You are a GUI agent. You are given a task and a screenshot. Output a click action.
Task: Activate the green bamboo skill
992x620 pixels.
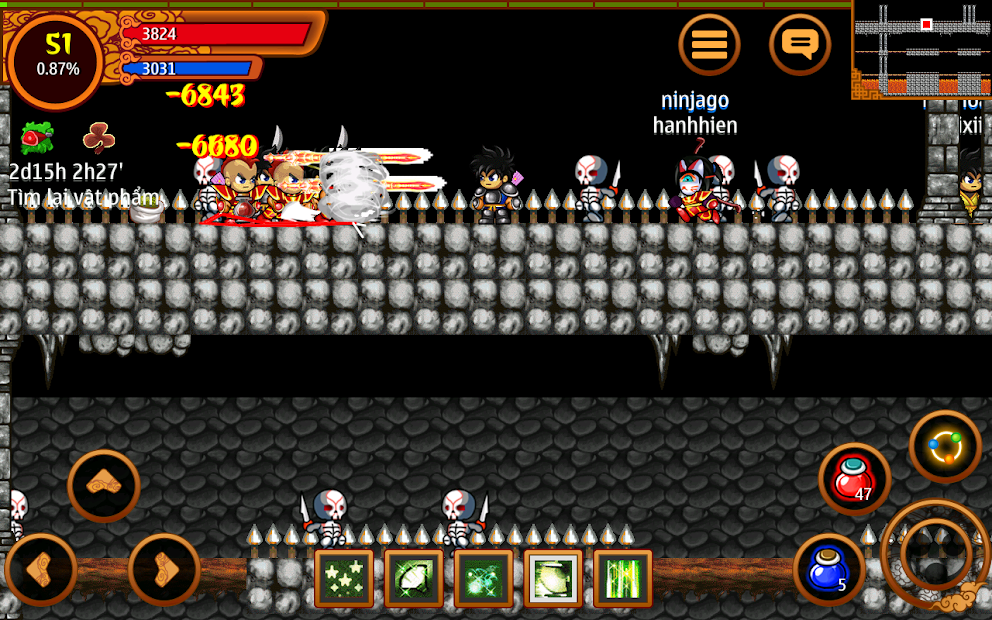(x=622, y=578)
